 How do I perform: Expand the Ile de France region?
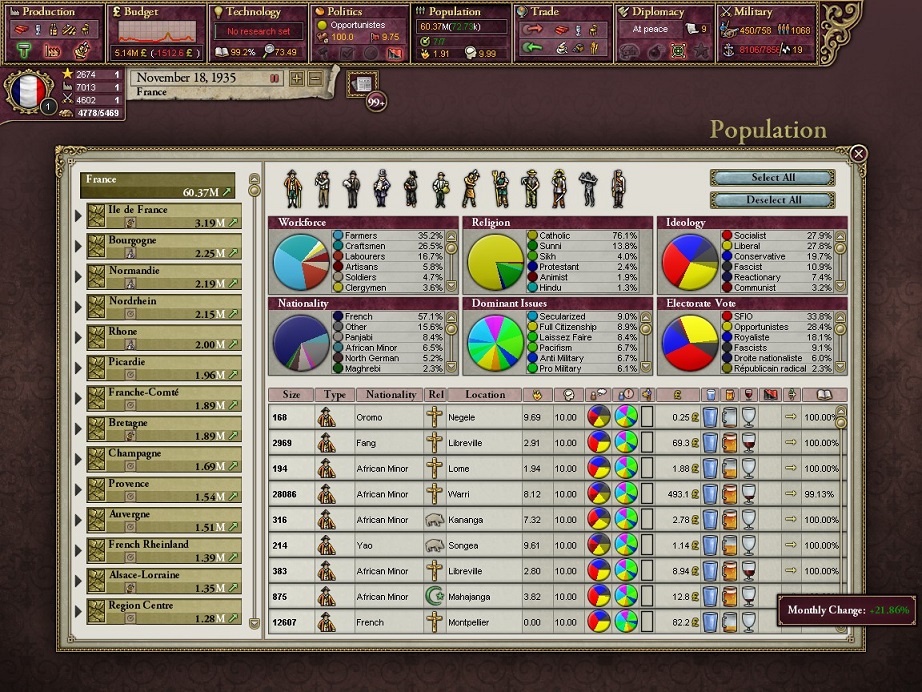click(x=80, y=216)
